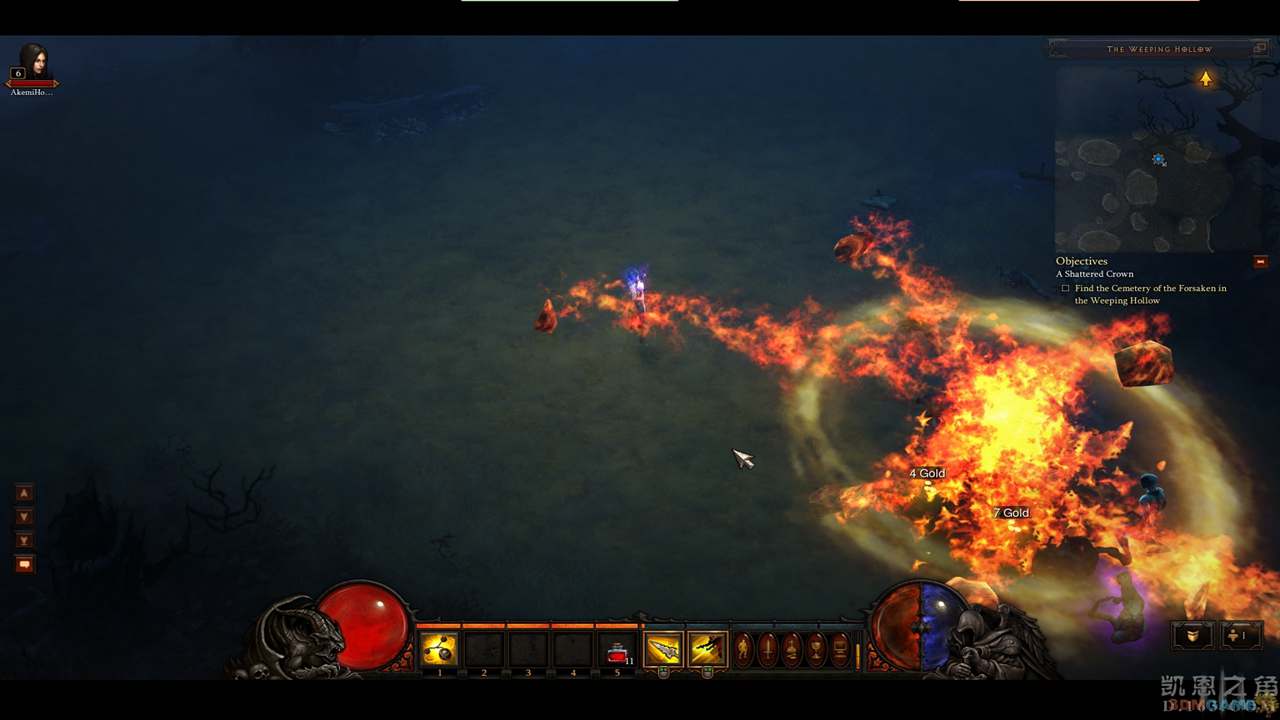Open the sword menu button
Image resolution: width=1280 pixels, height=720 pixels.
pyautogui.click(x=768, y=649)
